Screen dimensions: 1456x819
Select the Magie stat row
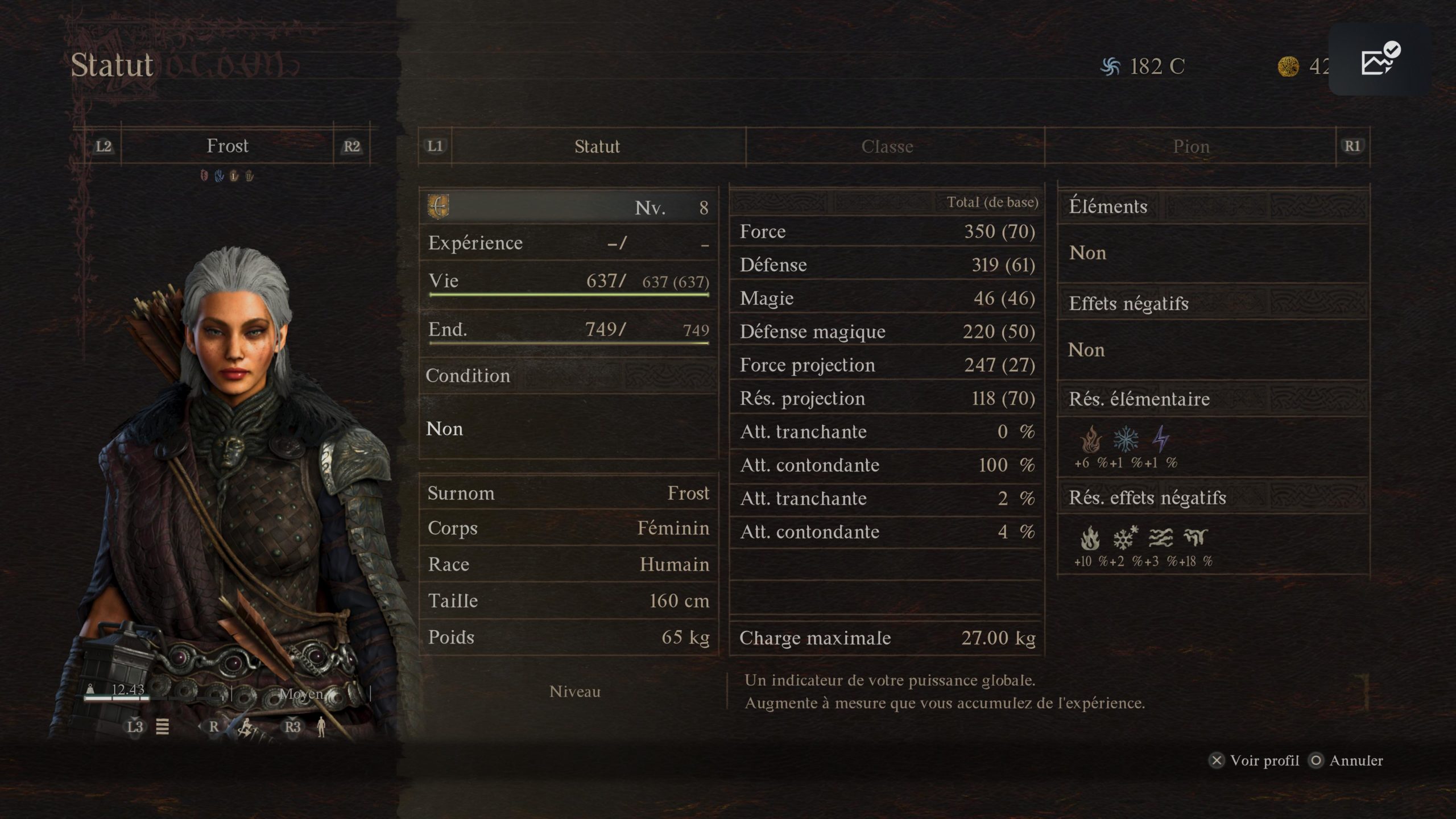[886, 298]
